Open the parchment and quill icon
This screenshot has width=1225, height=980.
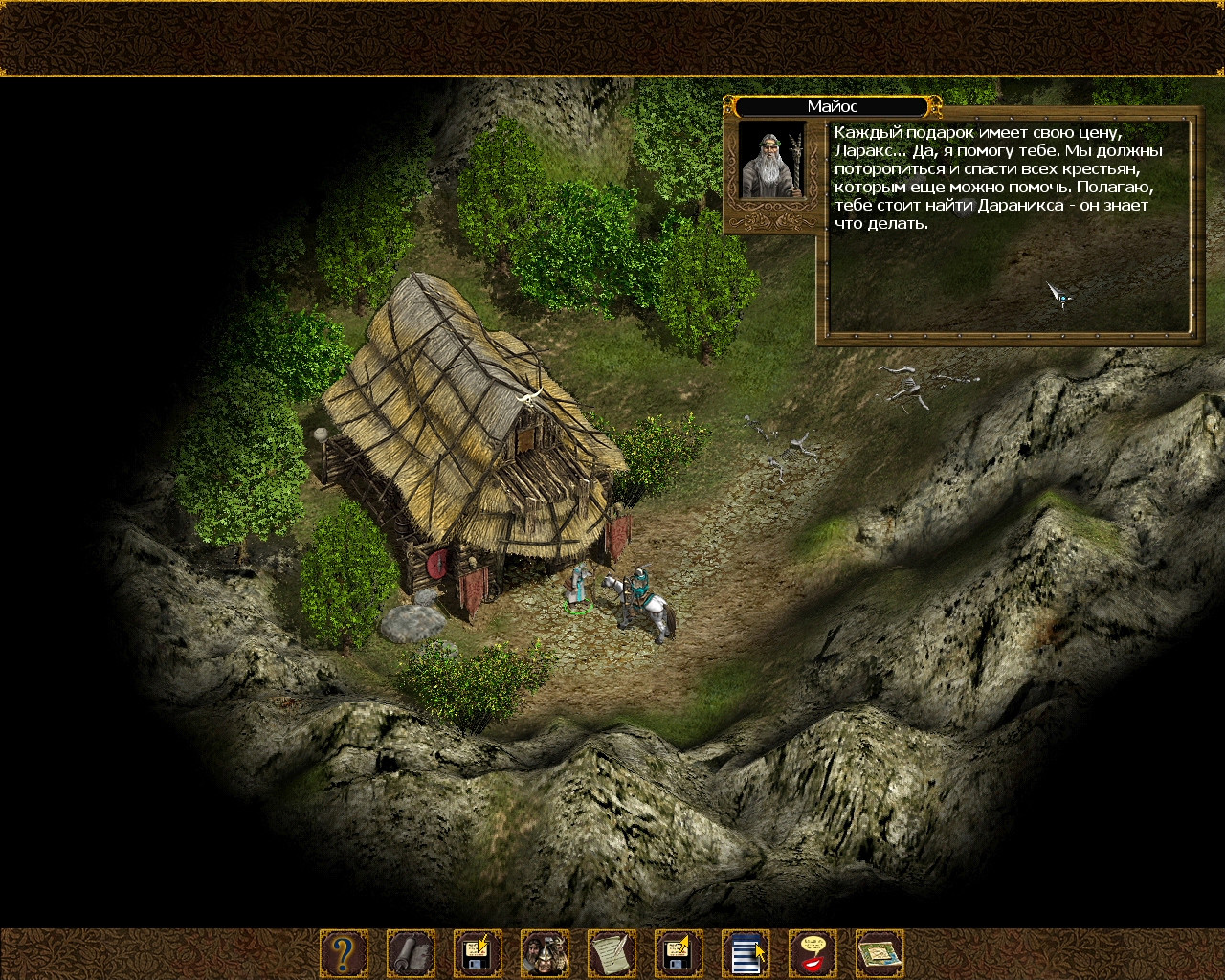coord(612,954)
